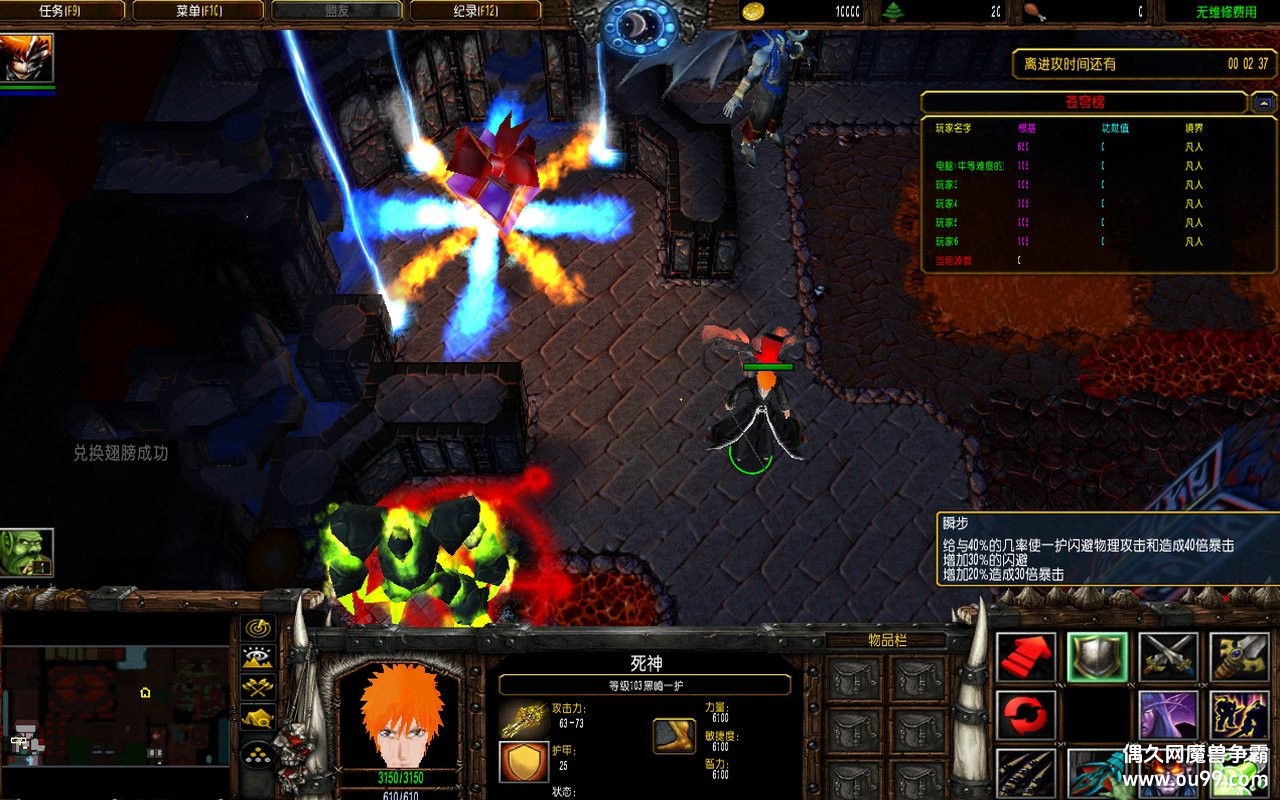Activate the purple night elf face ability
The height and width of the screenshot is (800, 1280).
(x=1168, y=715)
